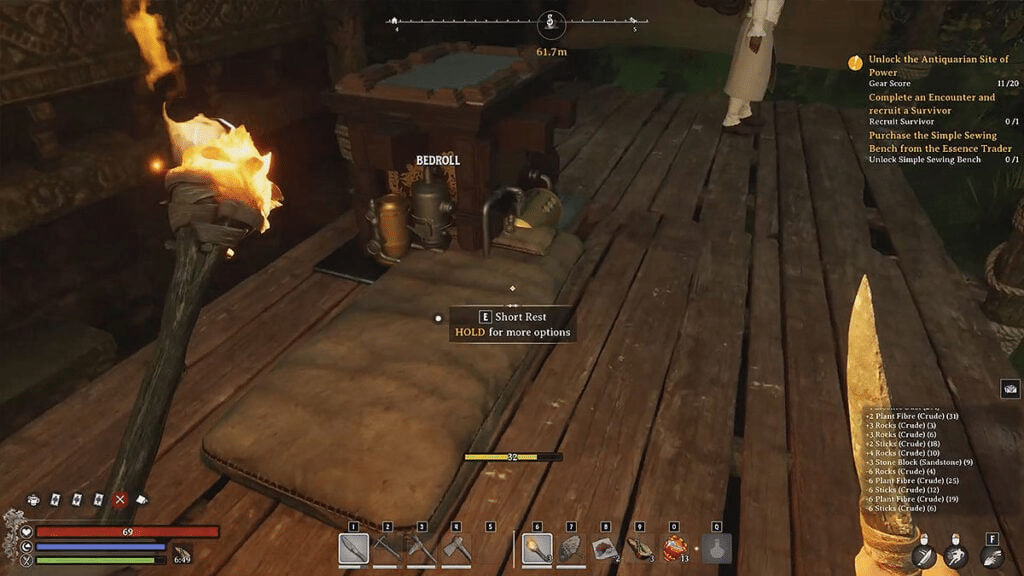This screenshot has width=1024, height=576.
Task: Activate the running figure dodge ability
Action: pos(957,557)
